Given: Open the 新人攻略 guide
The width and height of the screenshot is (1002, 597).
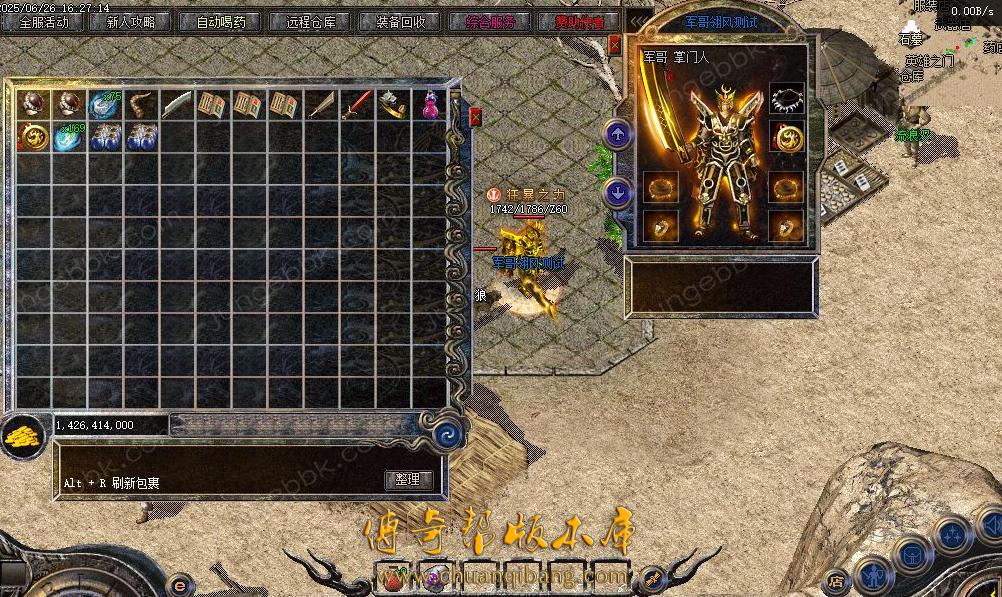Looking at the screenshot, I should tap(130, 22).
